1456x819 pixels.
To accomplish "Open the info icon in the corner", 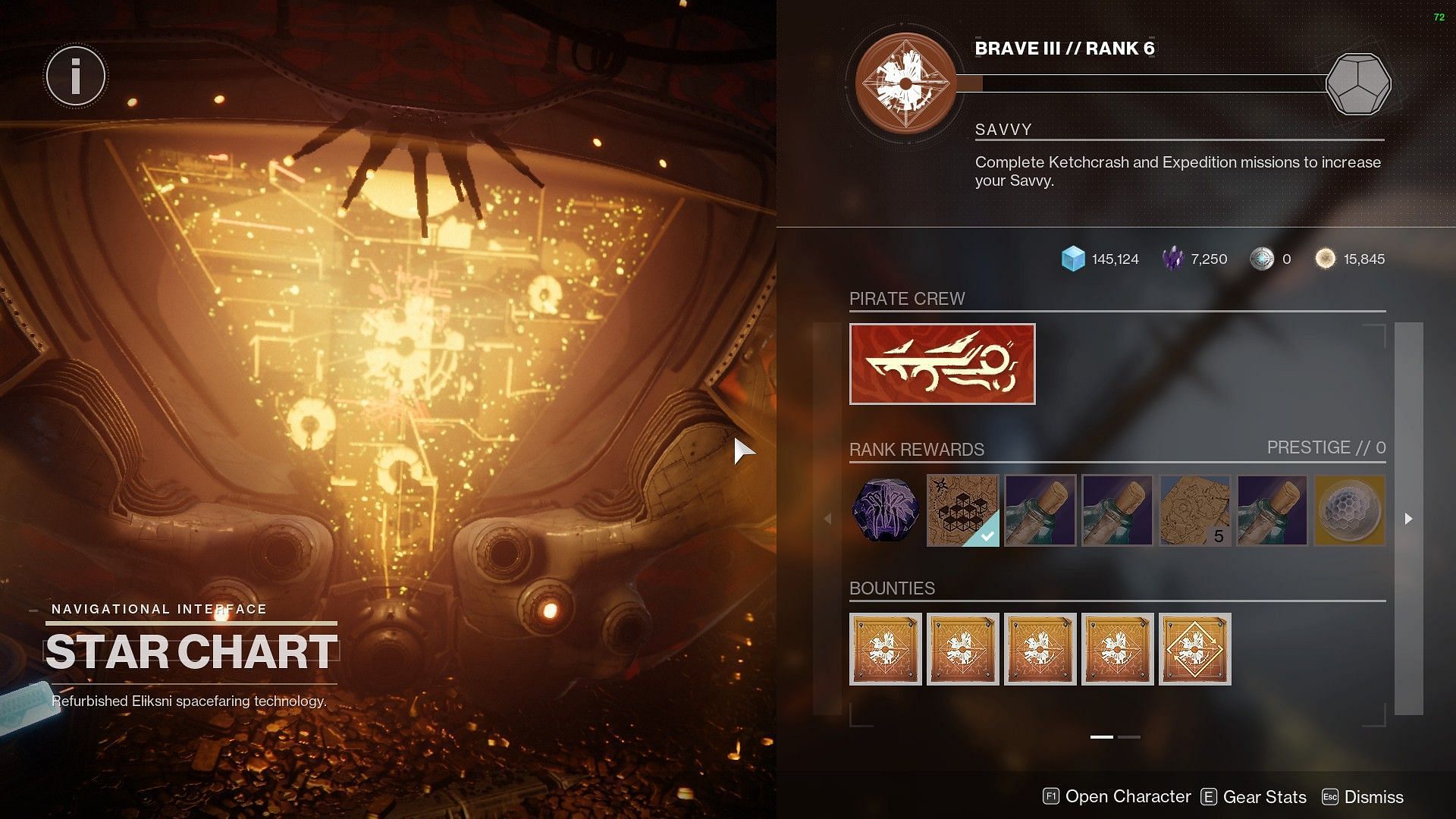I will [76, 76].
